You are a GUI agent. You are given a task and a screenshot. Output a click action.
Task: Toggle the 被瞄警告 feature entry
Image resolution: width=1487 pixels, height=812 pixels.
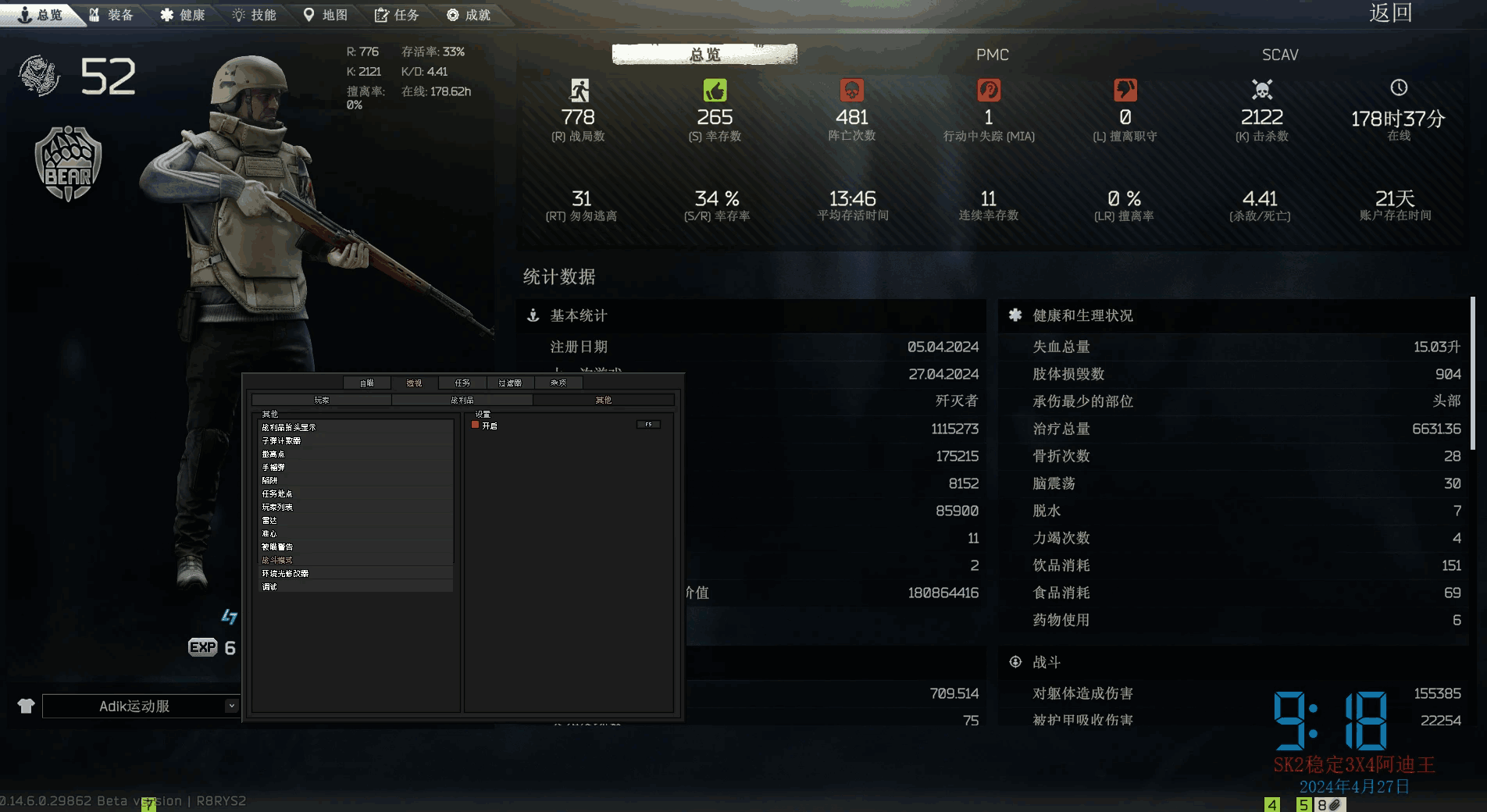[x=278, y=547]
